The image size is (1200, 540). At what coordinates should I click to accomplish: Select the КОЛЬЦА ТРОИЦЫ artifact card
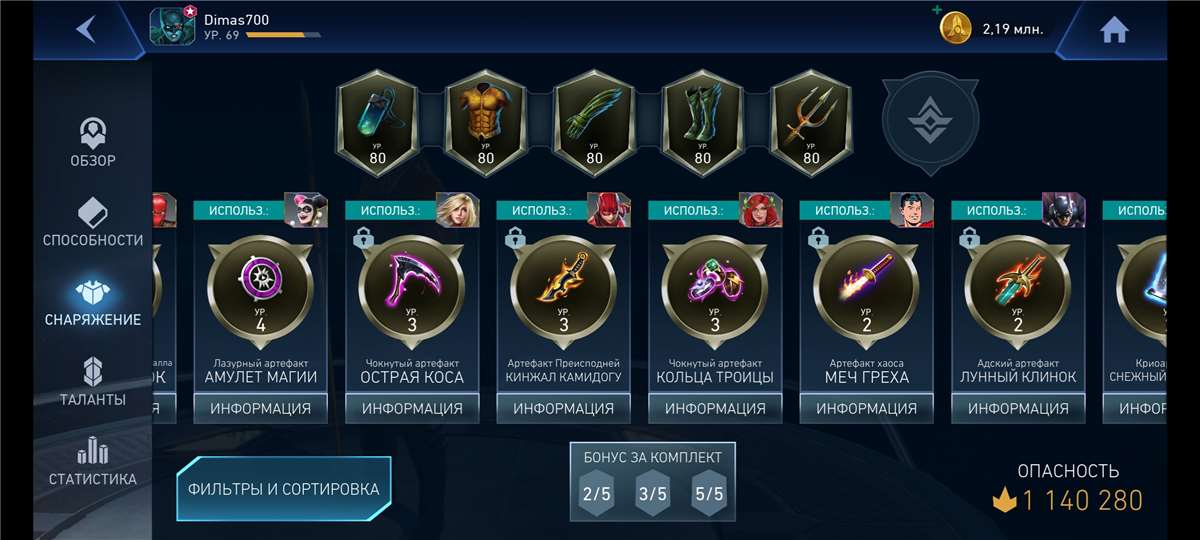715,300
